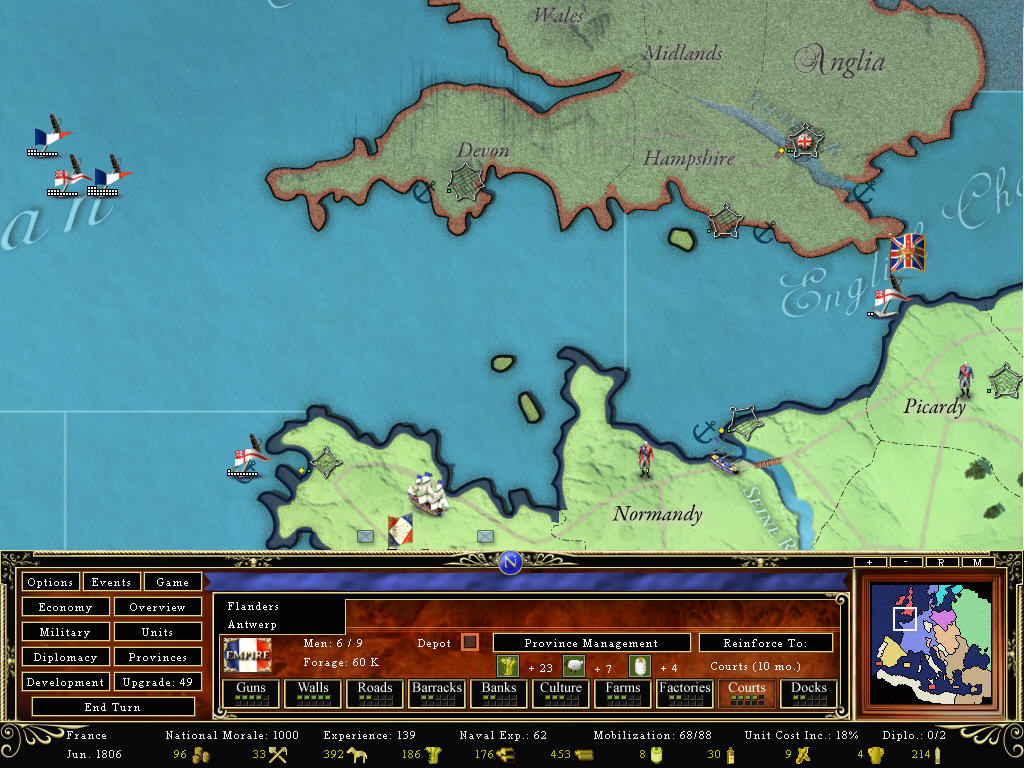Image resolution: width=1024 pixels, height=768 pixels.
Task: Open the Diplomacy screen
Action: click(65, 657)
